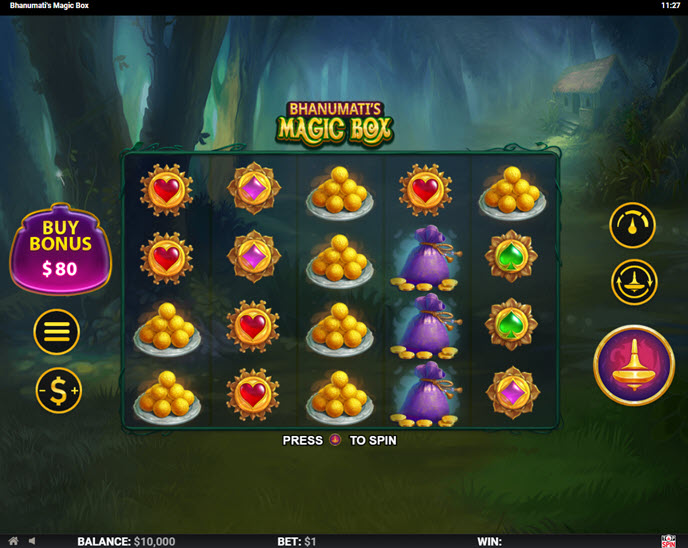This screenshot has width=688, height=548.
Task: Open the dollar-sign bet settings
Action: (58, 391)
